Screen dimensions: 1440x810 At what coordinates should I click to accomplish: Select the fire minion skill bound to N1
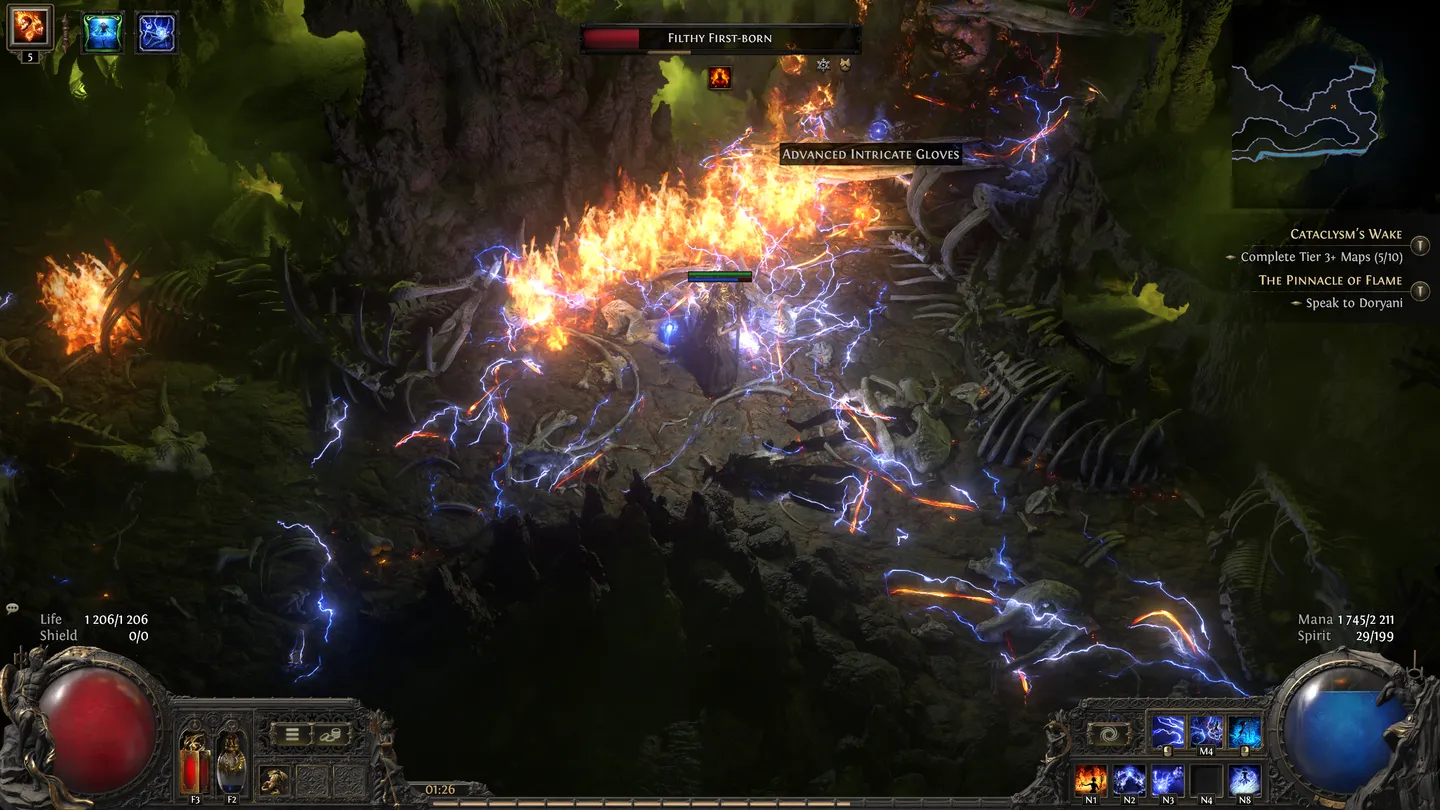pos(1090,780)
